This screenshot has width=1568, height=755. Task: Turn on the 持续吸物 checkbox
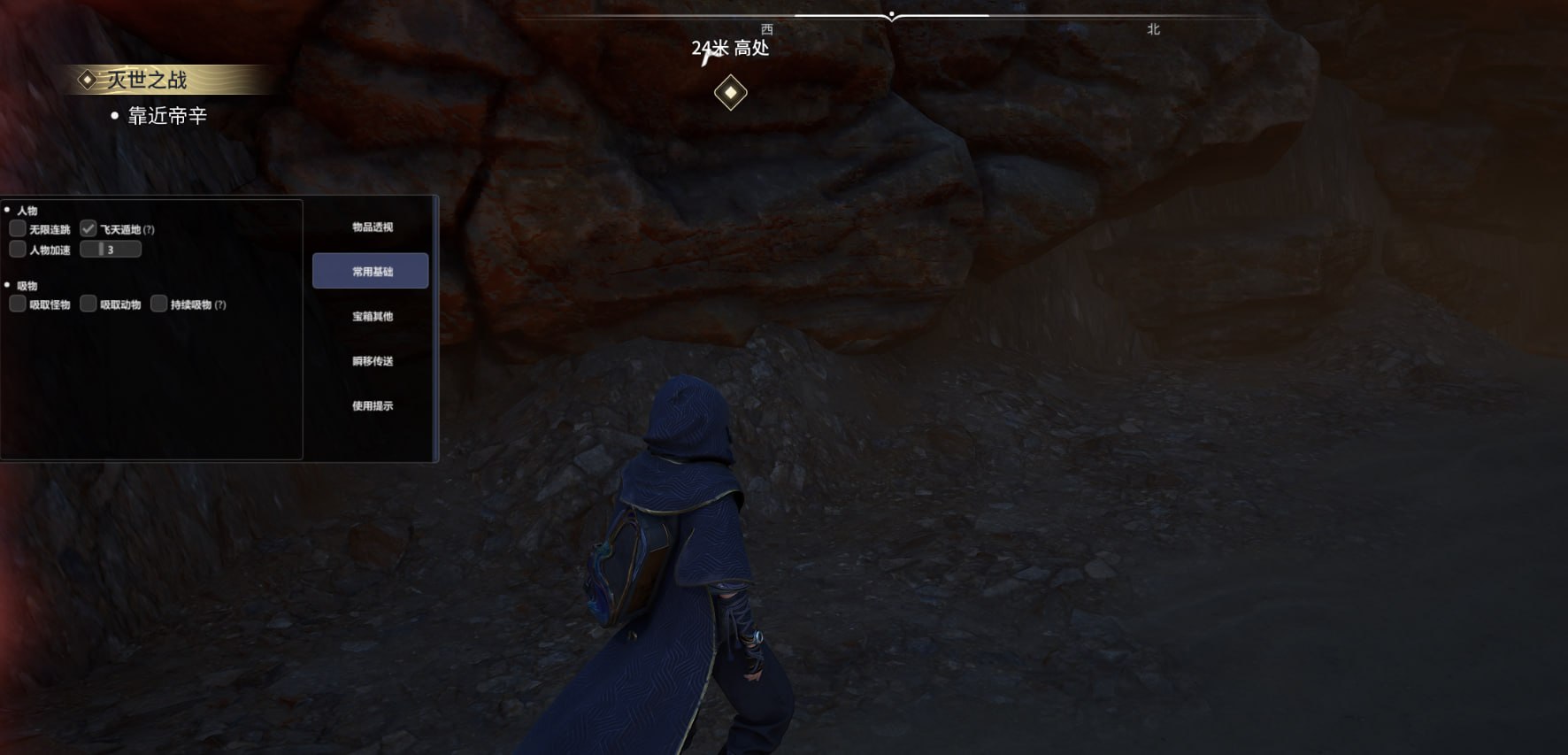tap(159, 304)
